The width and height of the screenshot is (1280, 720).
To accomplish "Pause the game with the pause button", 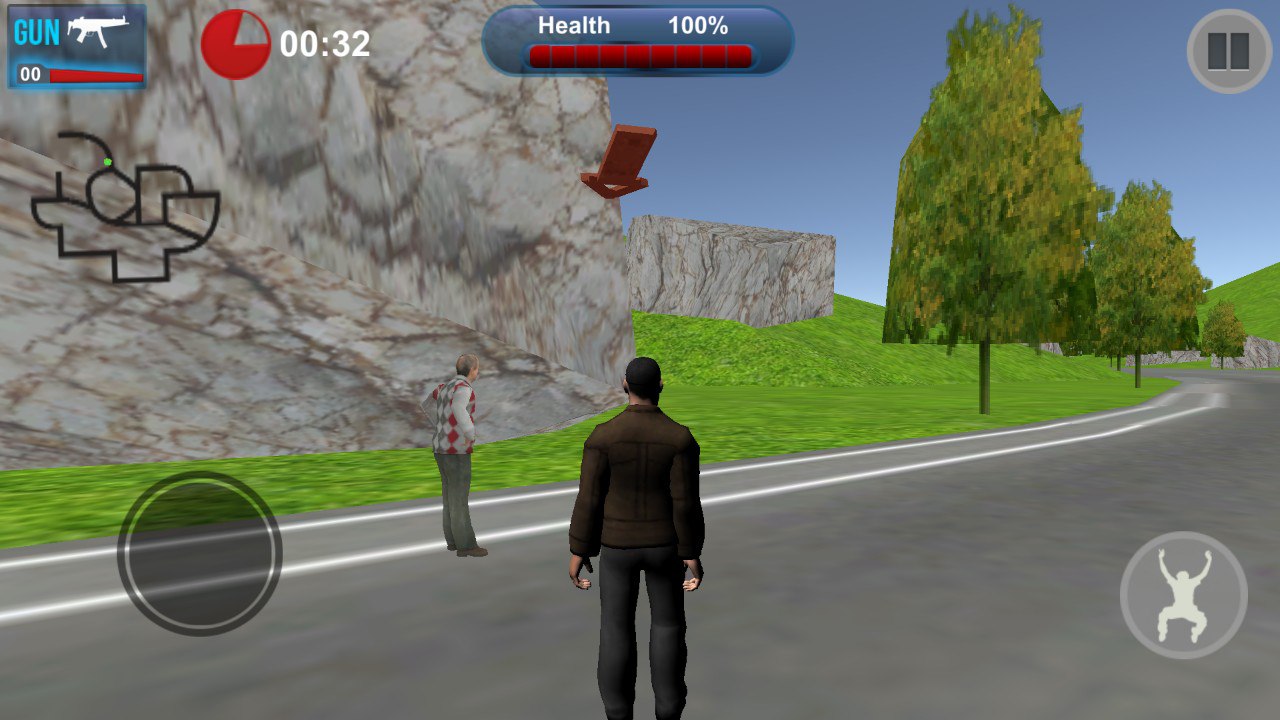I will tap(1229, 51).
